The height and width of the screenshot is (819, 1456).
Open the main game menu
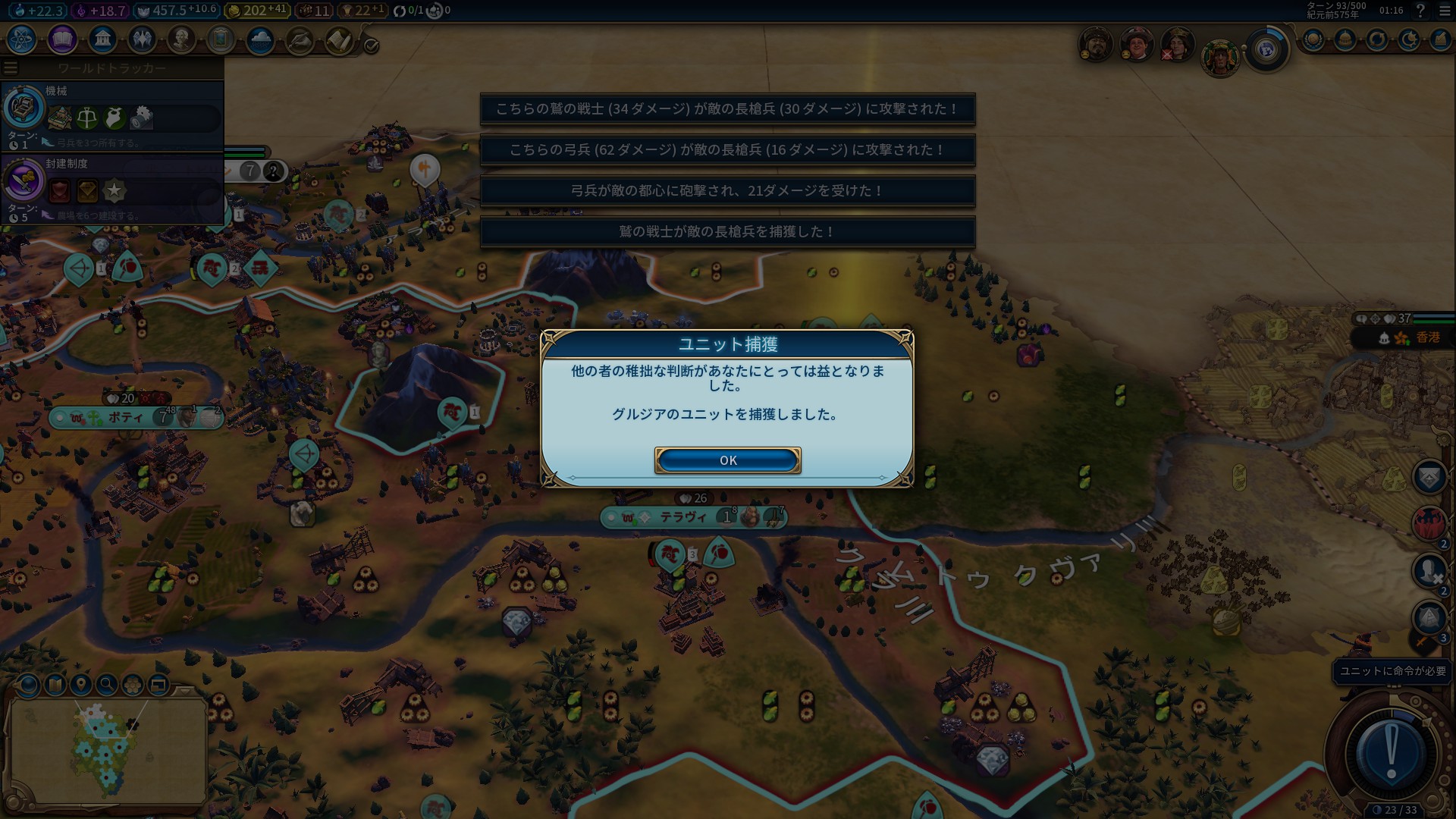click(x=1444, y=11)
